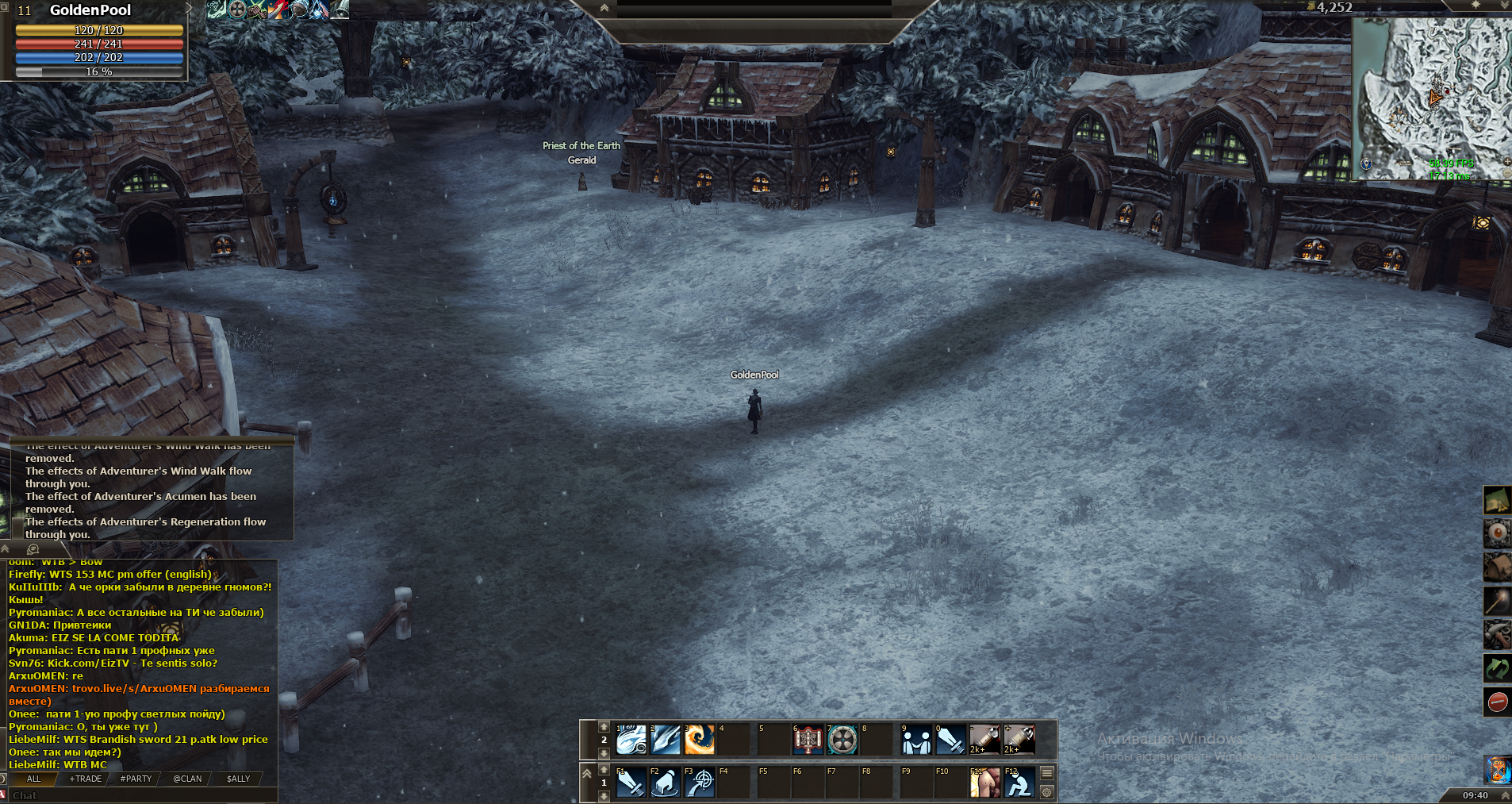Use the sit action on F12

point(1019,783)
